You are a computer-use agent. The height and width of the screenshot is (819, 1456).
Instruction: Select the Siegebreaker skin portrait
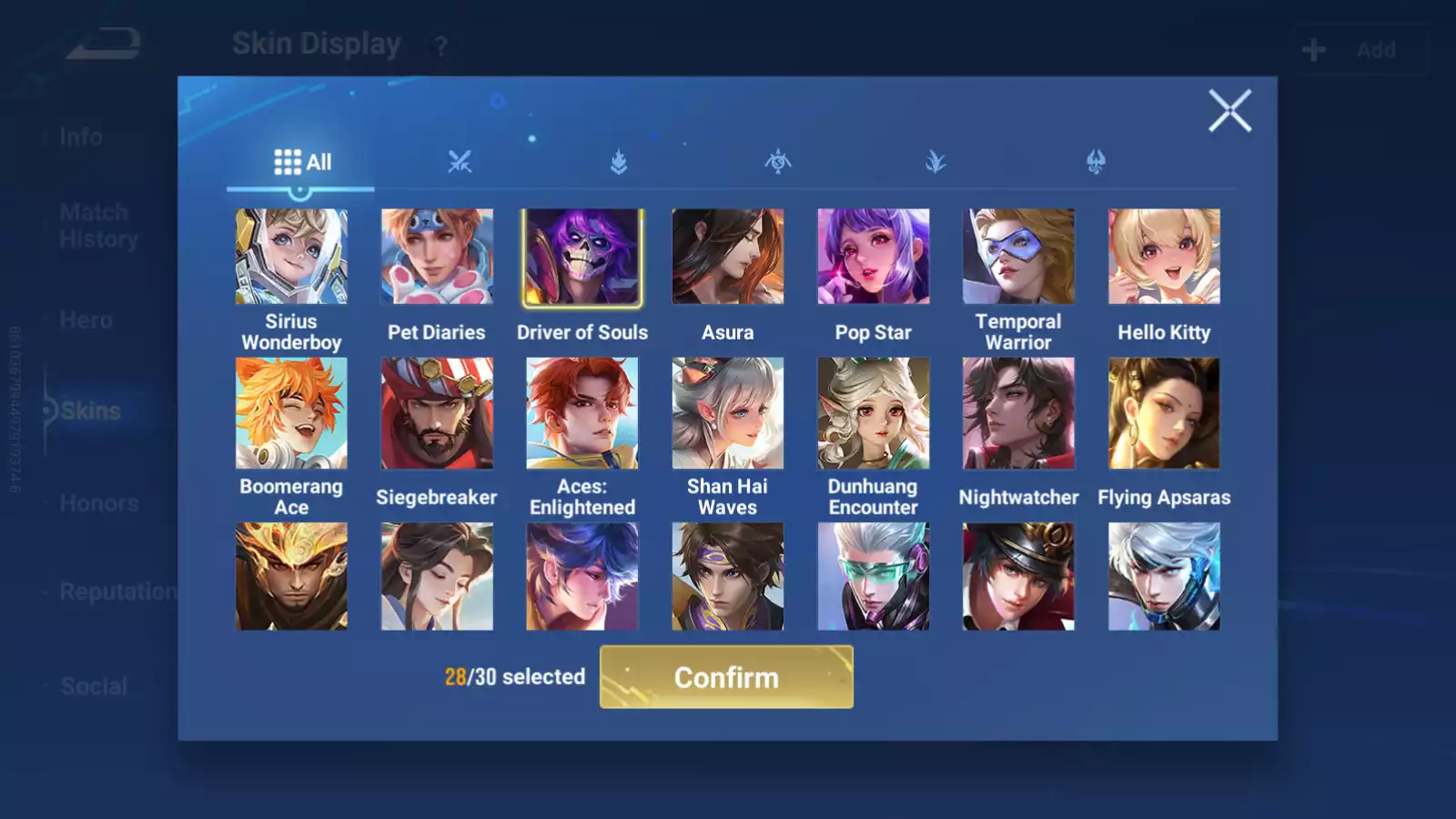pyautogui.click(x=437, y=413)
